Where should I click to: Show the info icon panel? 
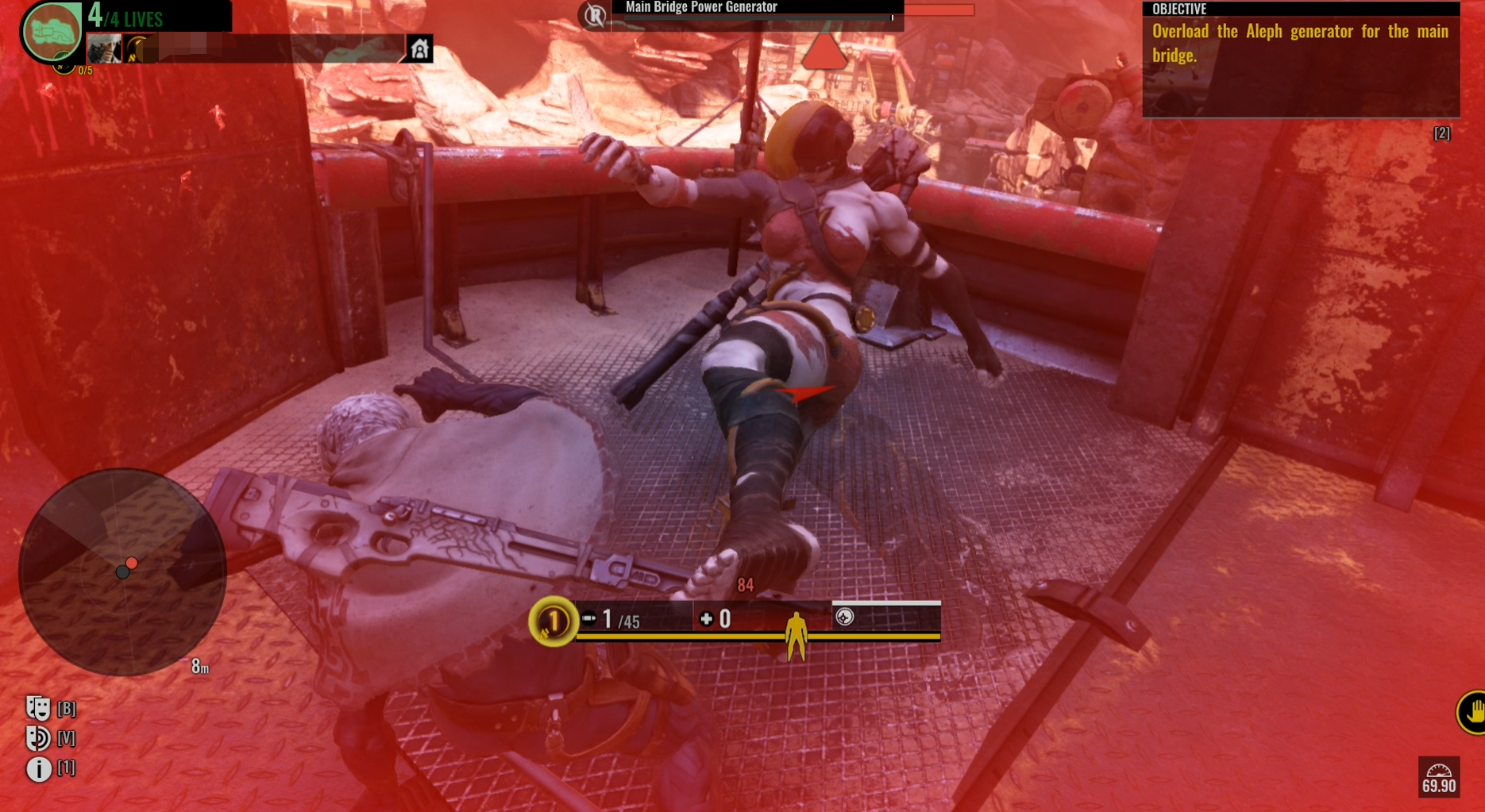38,768
